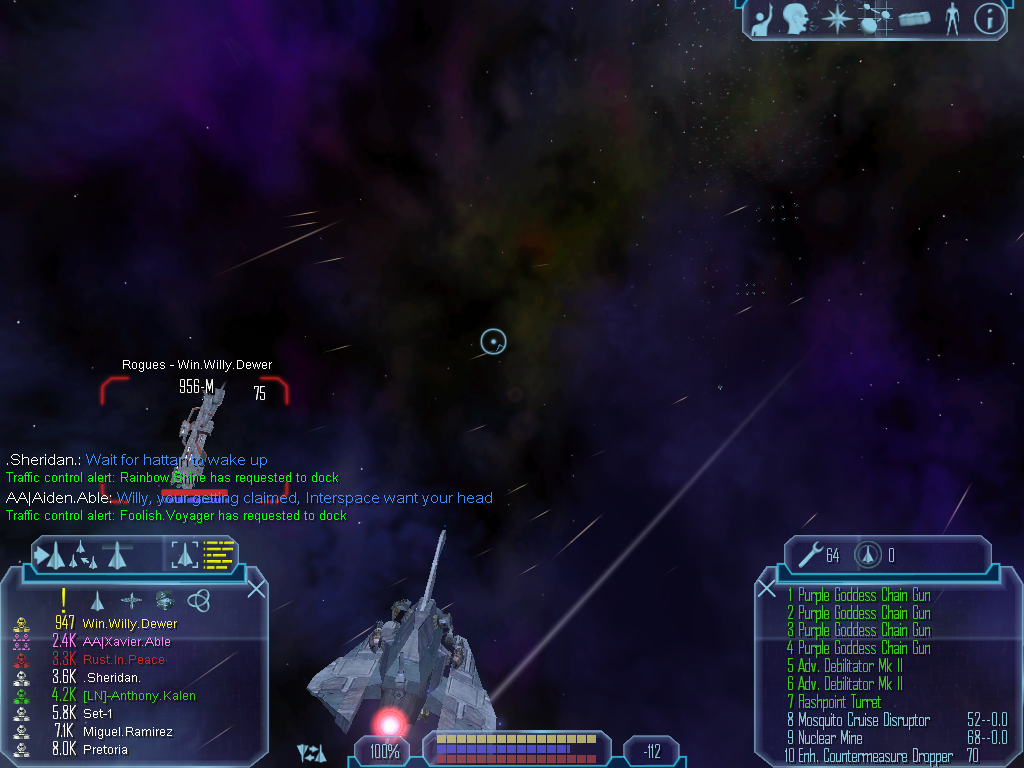Choose Pretoria in the contact list
The width and height of the screenshot is (1024, 768).
(104, 749)
